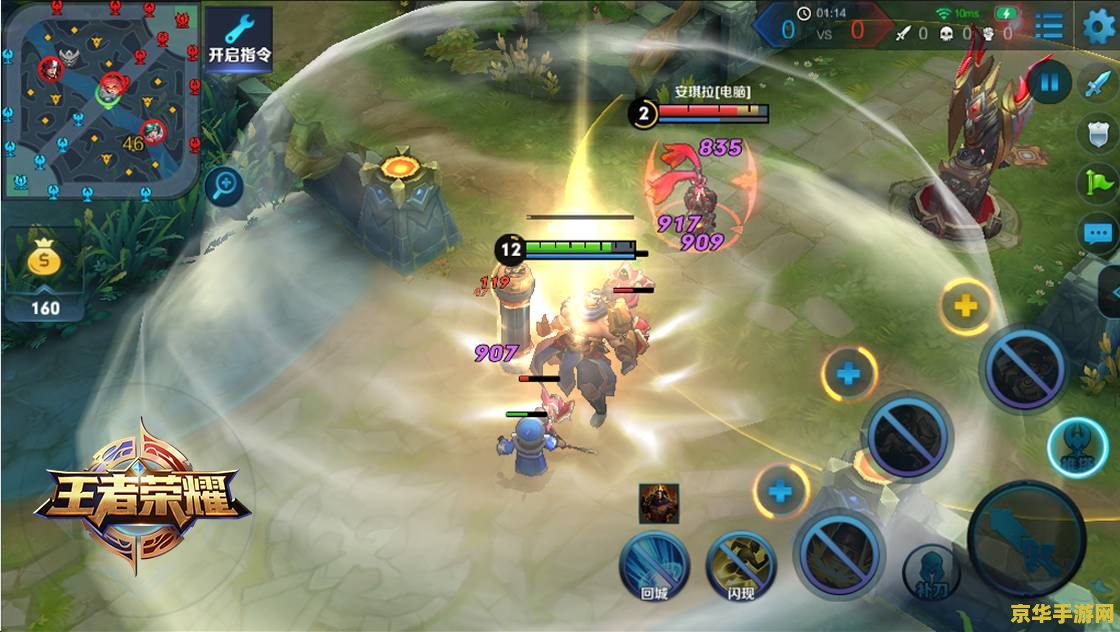Tap the 补刀 last-hit button
This screenshot has height=632, width=1120.
coord(932,570)
